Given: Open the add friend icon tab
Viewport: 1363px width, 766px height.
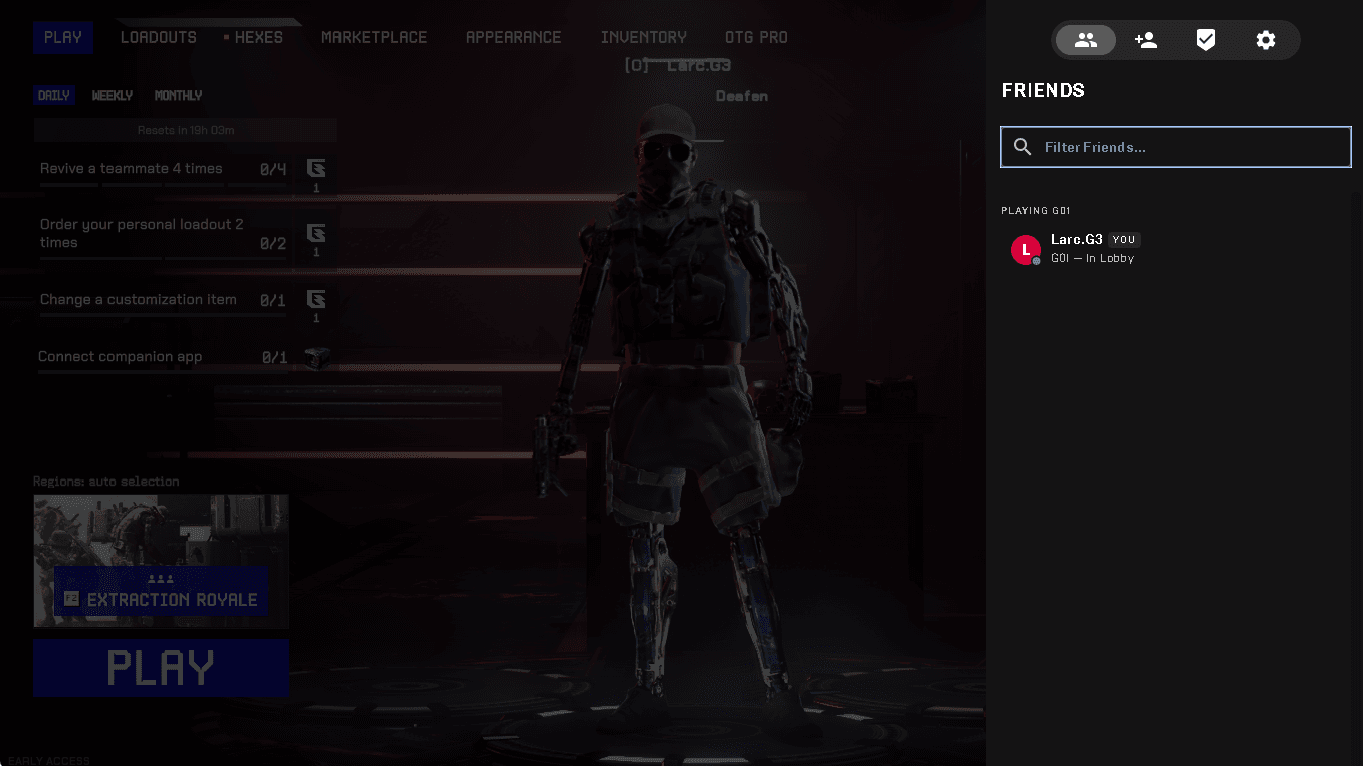Looking at the screenshot, I should (x=1145, y=40).
